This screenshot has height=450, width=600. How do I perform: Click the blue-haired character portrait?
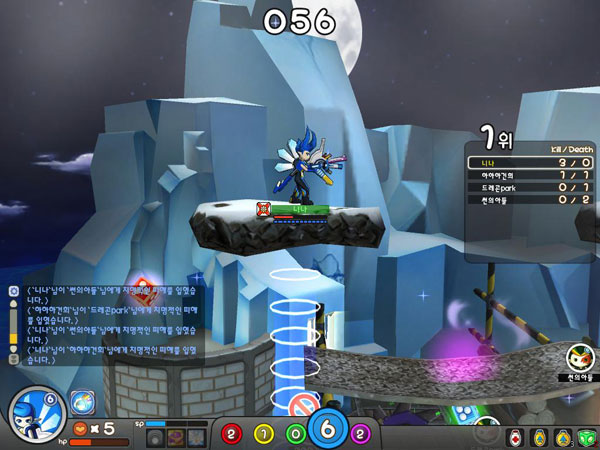pos(37,414)
